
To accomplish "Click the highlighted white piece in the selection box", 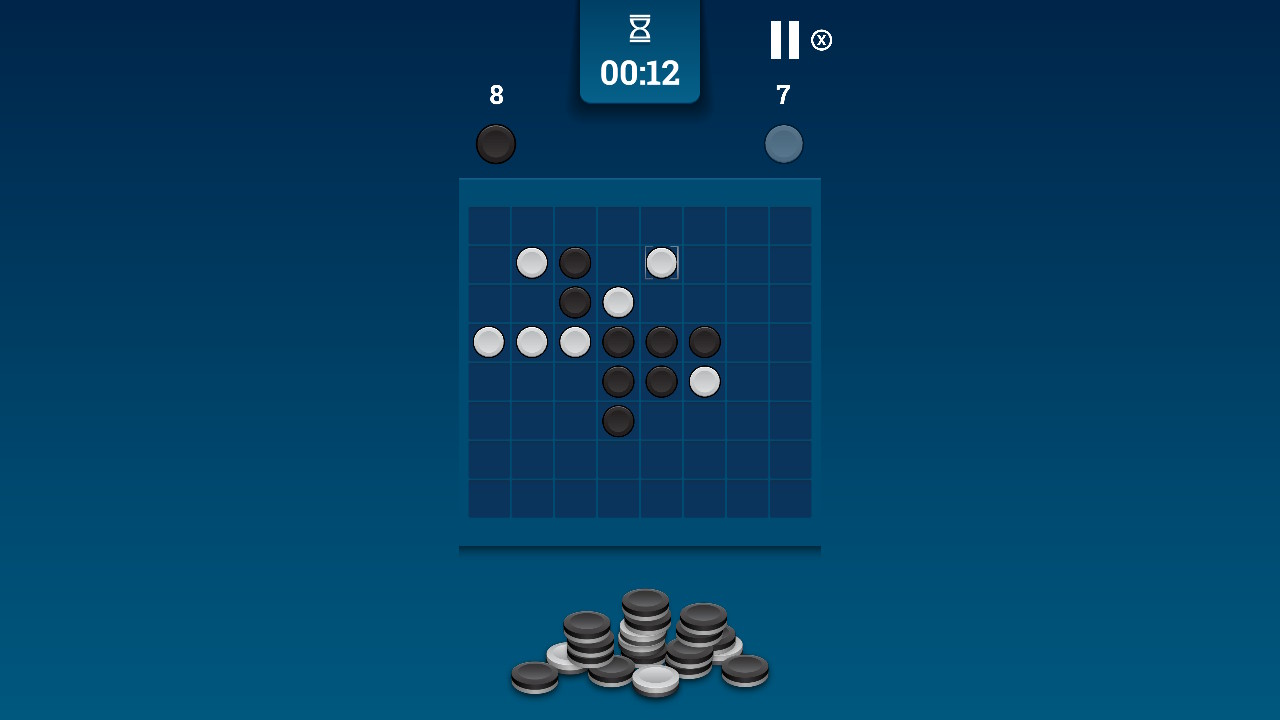I will click(660, 262).
